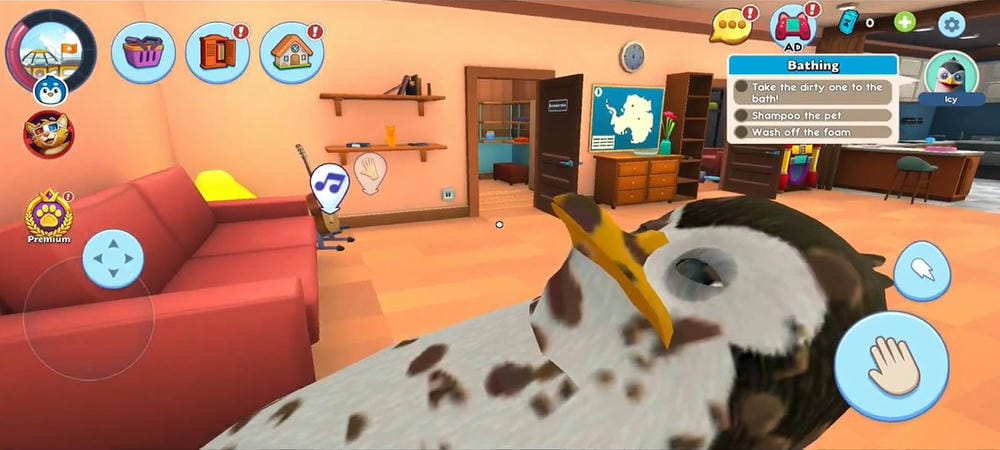Tap the large hand interact button

coord(891,365)
